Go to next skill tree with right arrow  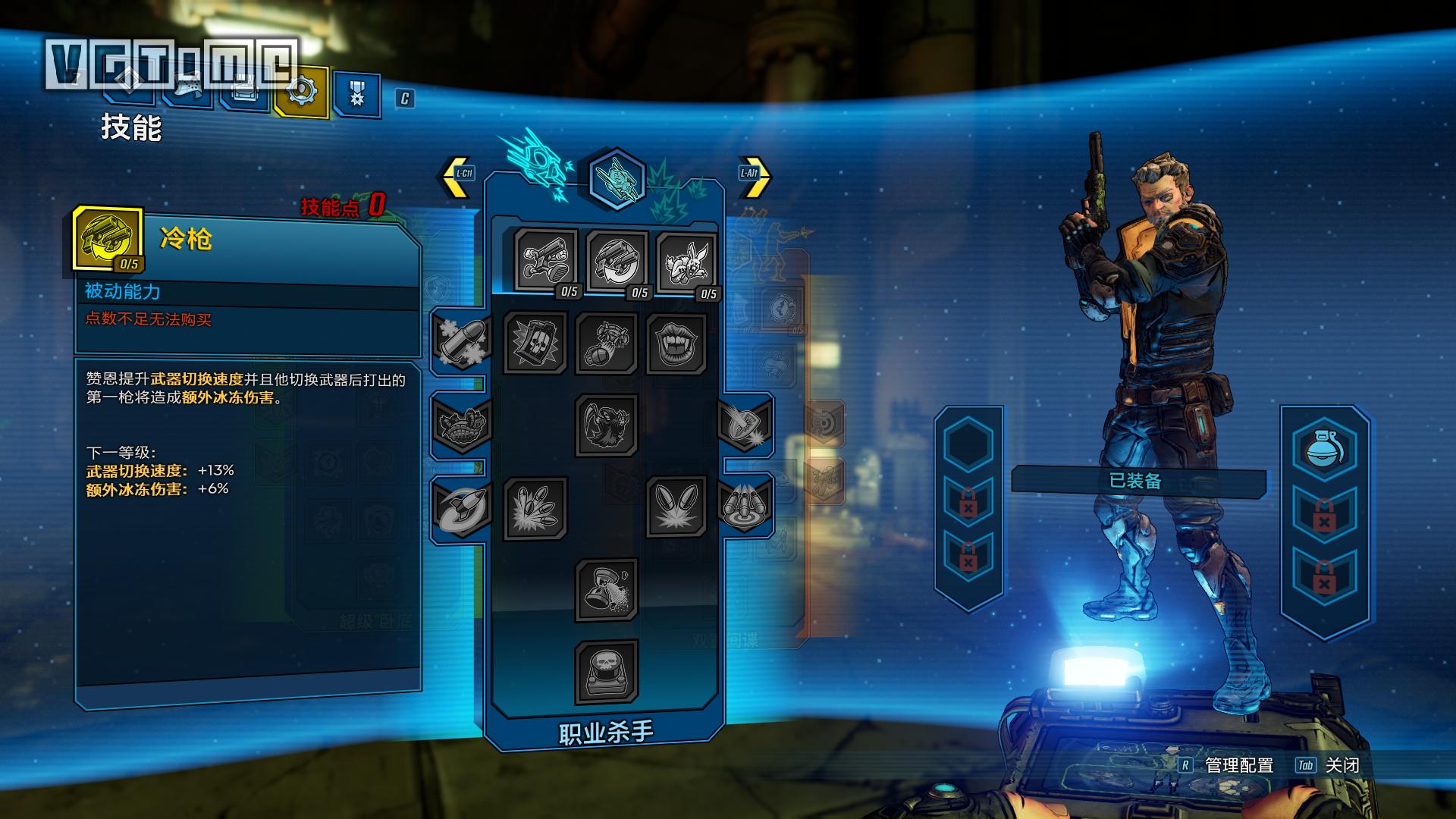[753, 176]
